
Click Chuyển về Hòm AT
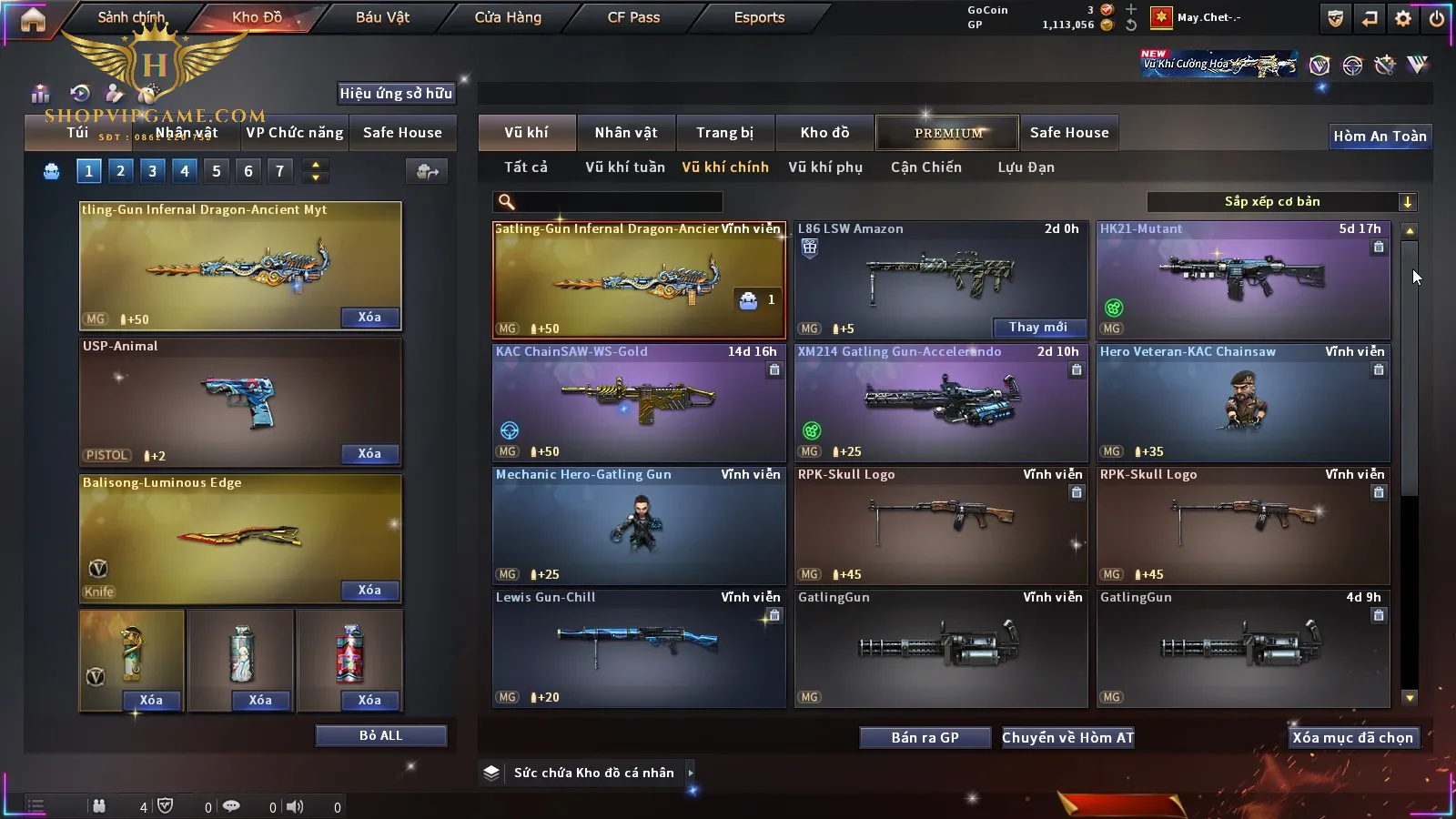pos(1067,738)
